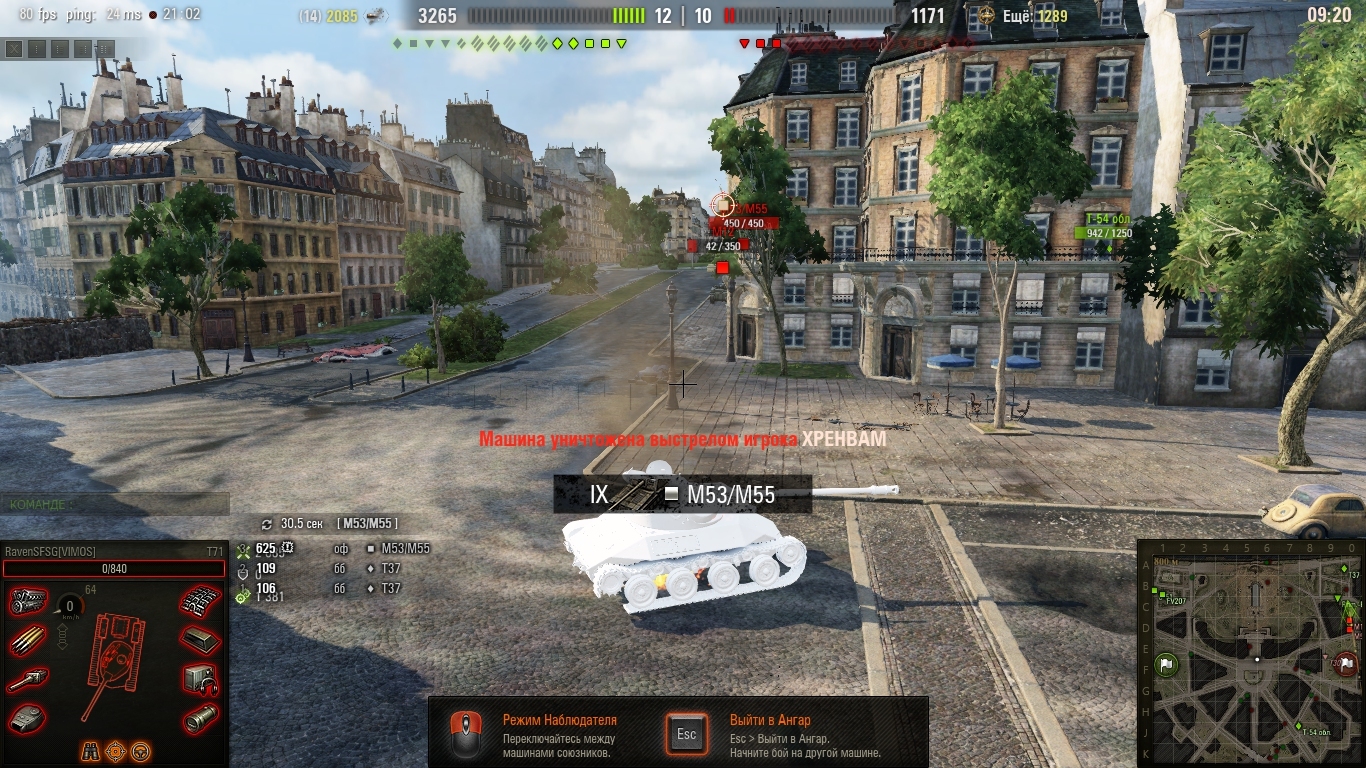
Task: Click the fuel tank module icon
Action: coord(200,641)
